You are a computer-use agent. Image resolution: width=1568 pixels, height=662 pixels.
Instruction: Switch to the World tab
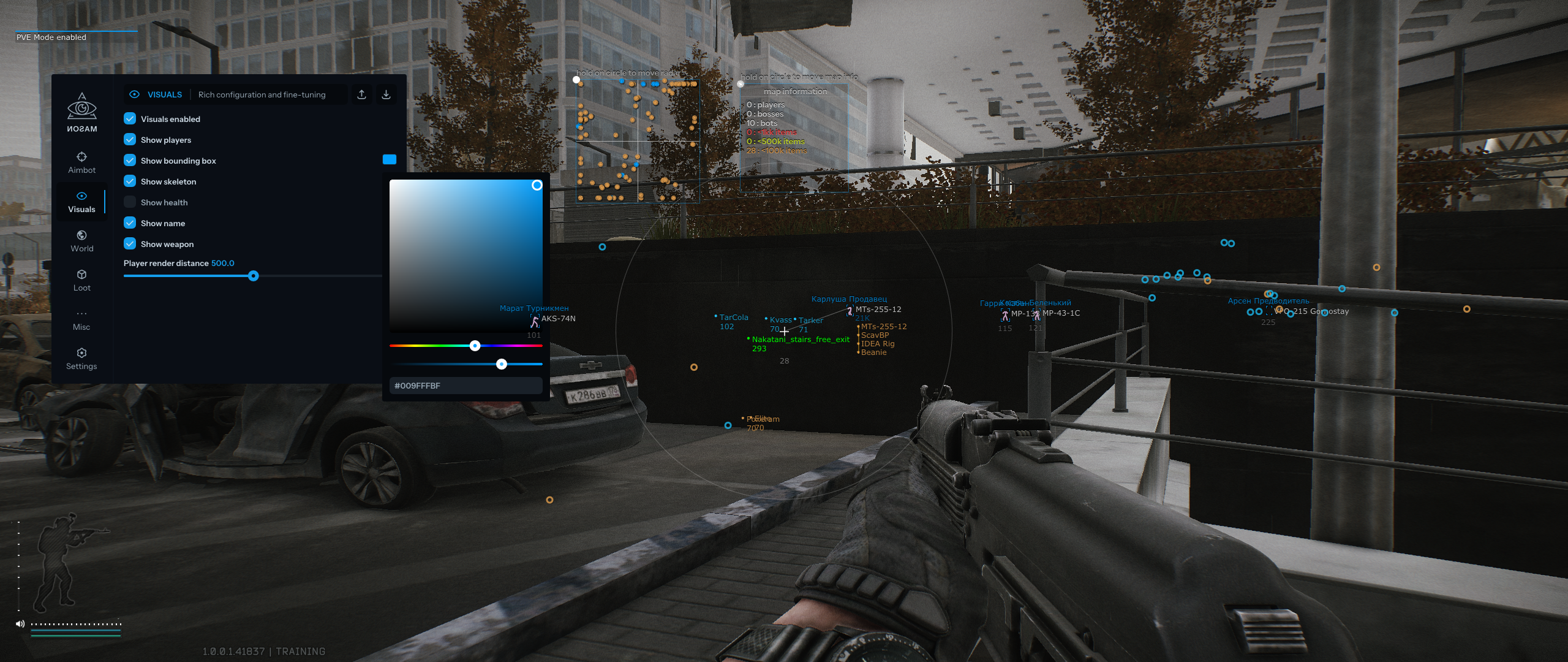pos(81,241)
